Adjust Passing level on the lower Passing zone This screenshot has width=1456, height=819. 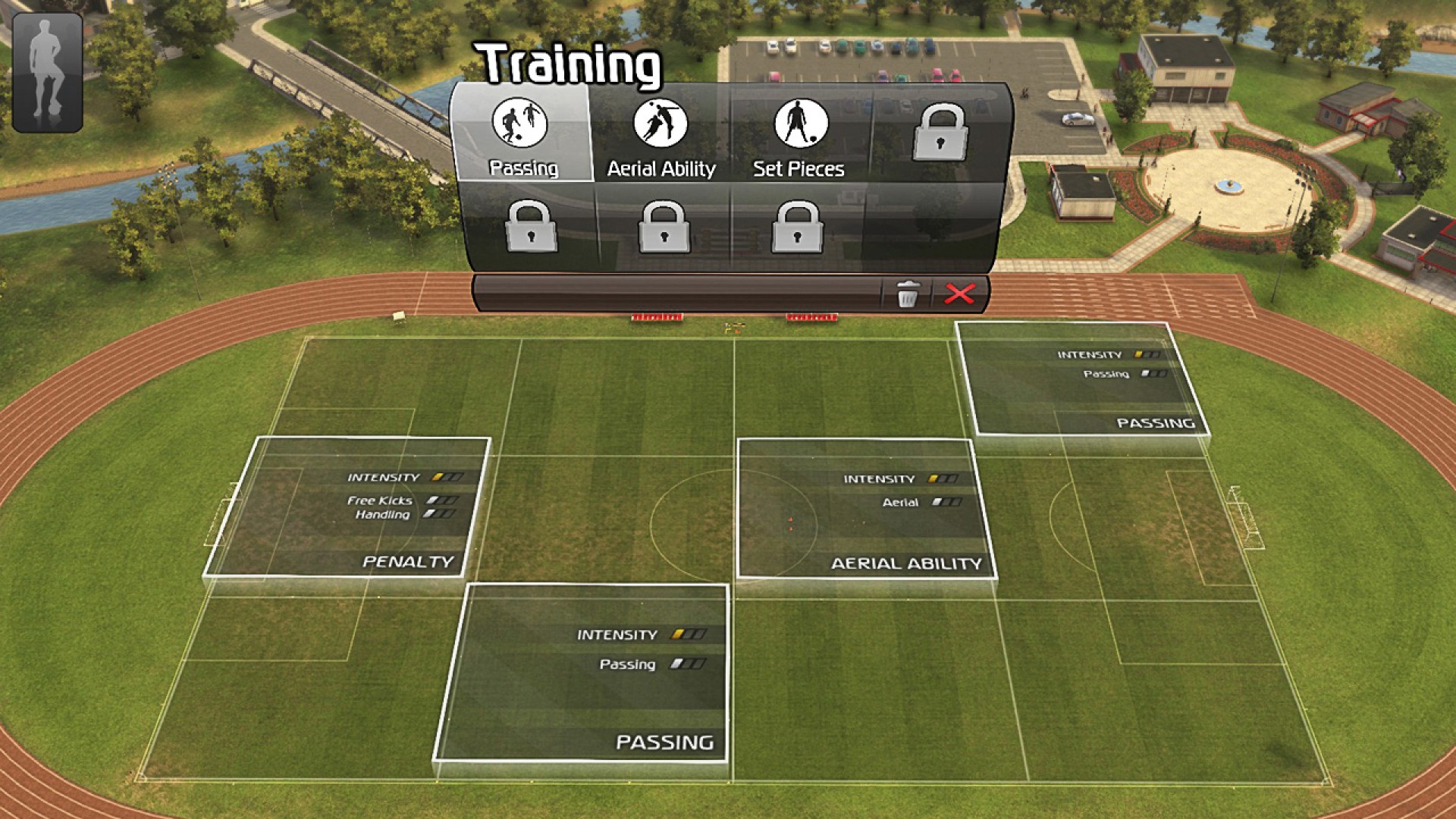(x=688, y=664)
